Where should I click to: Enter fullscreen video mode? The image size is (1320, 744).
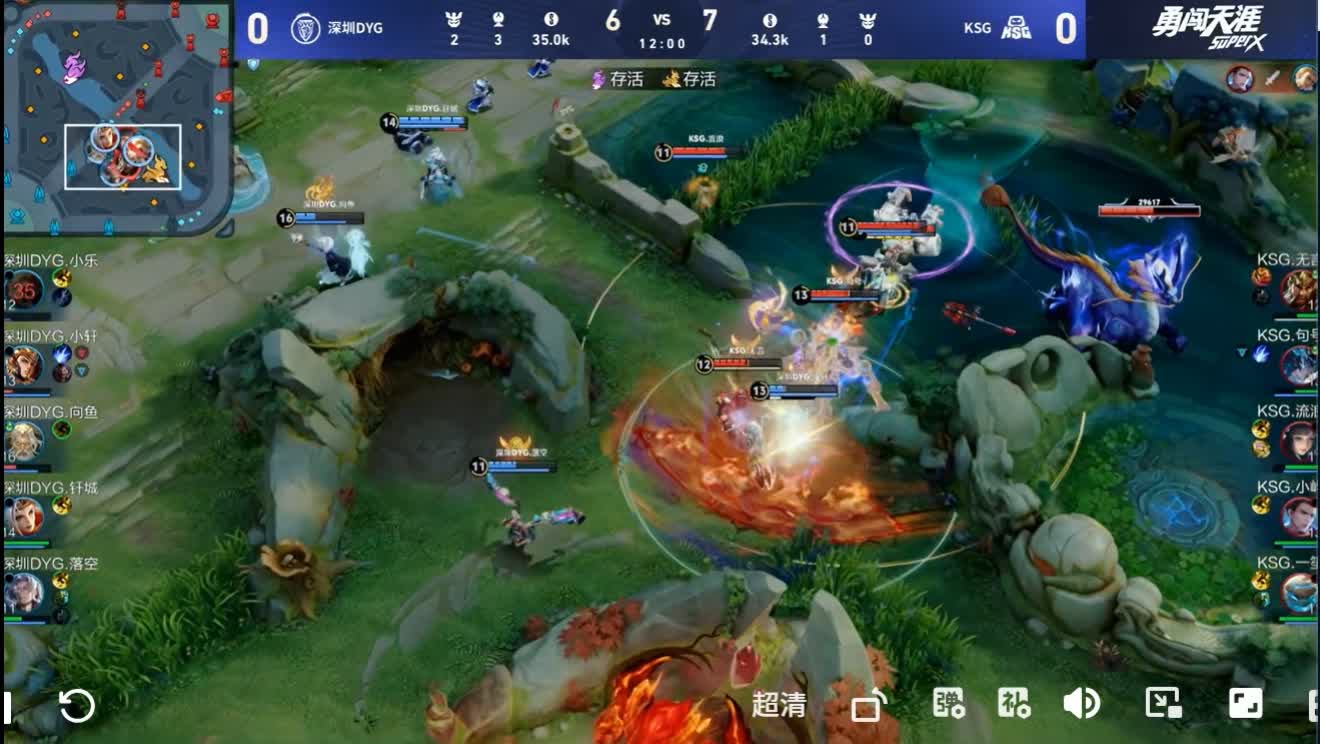tap(1246, 704)
